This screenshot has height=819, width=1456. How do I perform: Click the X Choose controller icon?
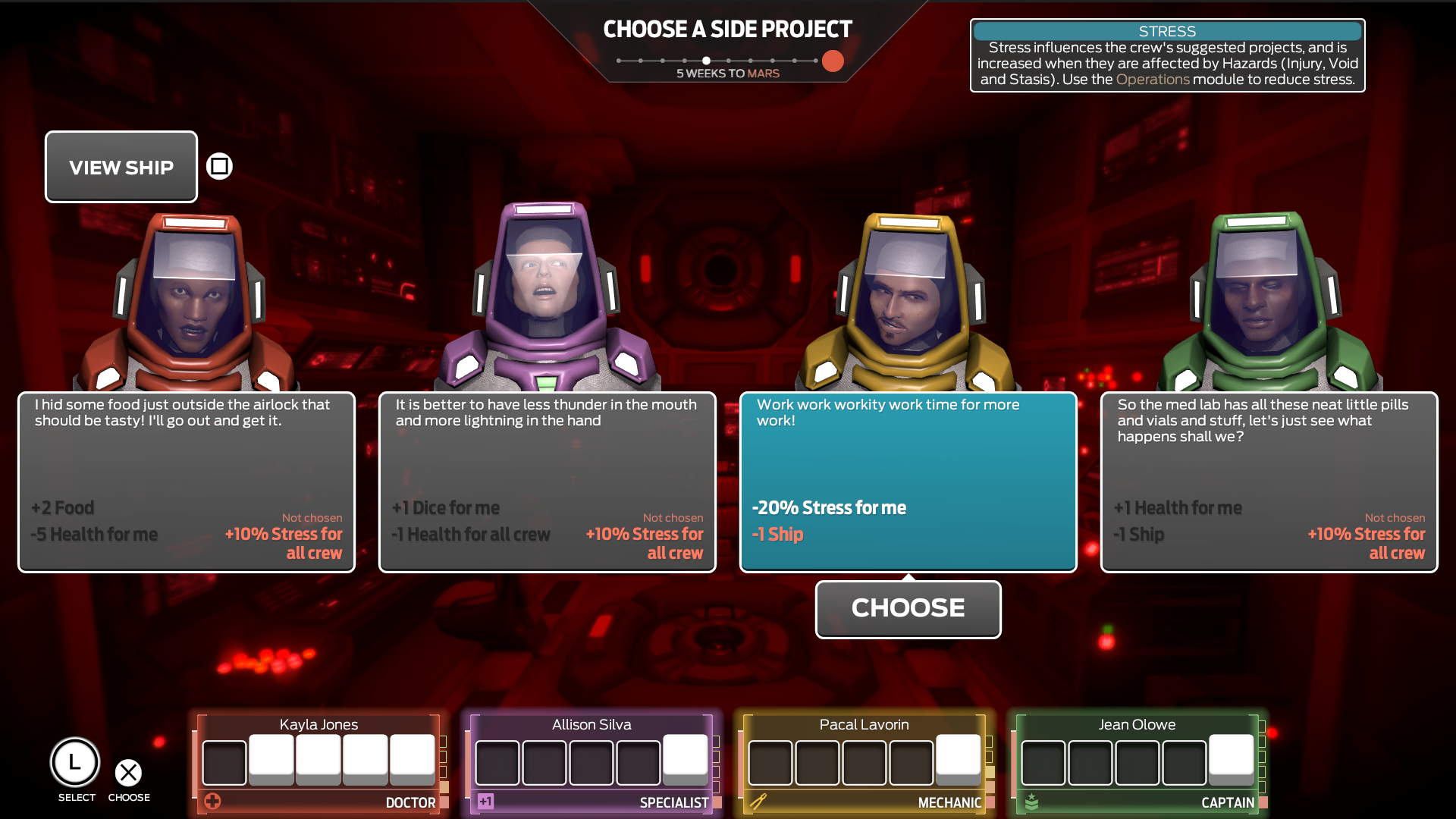coord(129,773)
